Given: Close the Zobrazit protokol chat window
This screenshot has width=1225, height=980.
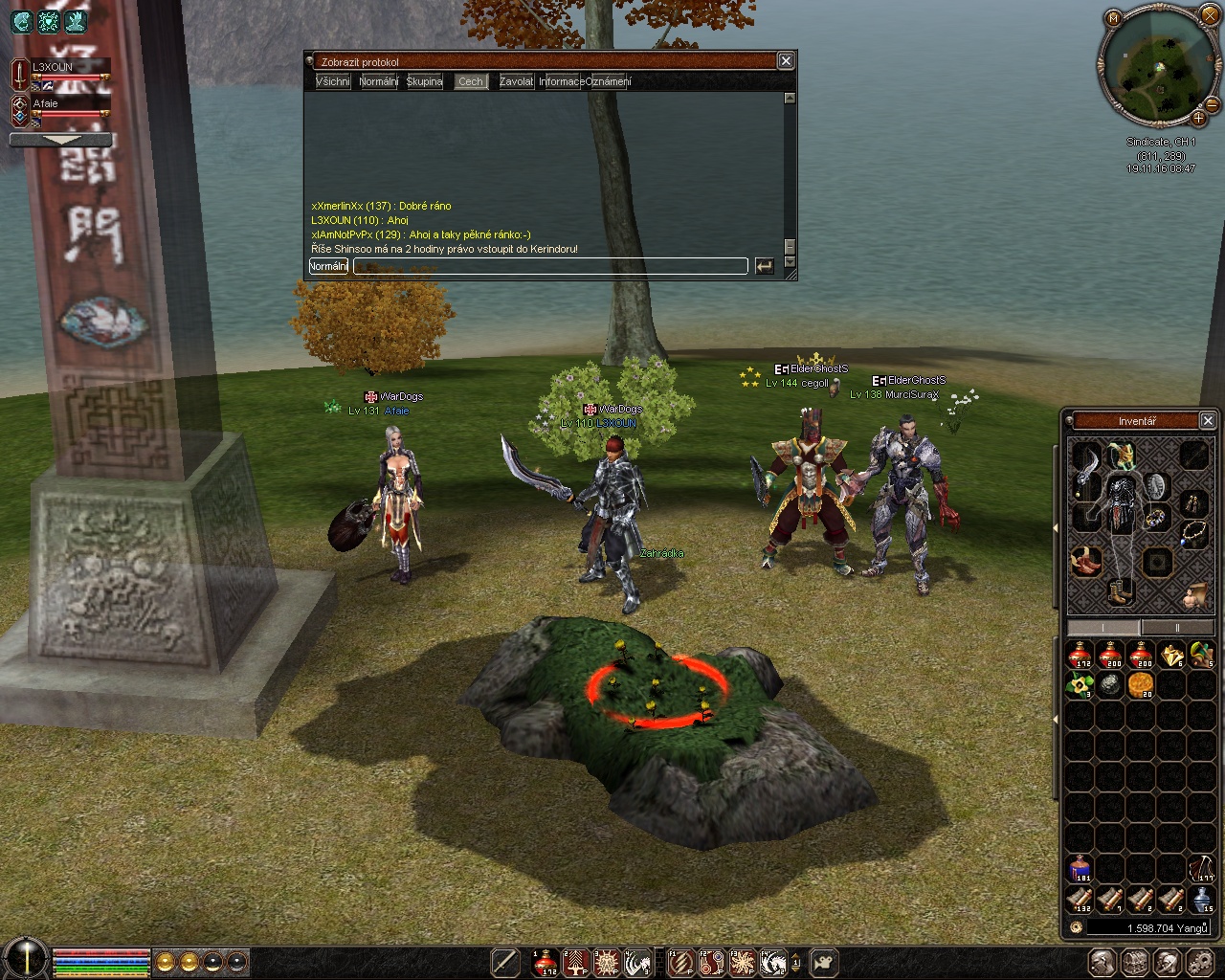Looking at the screenshot, I should pyautogui.click(x=786, y=61).
